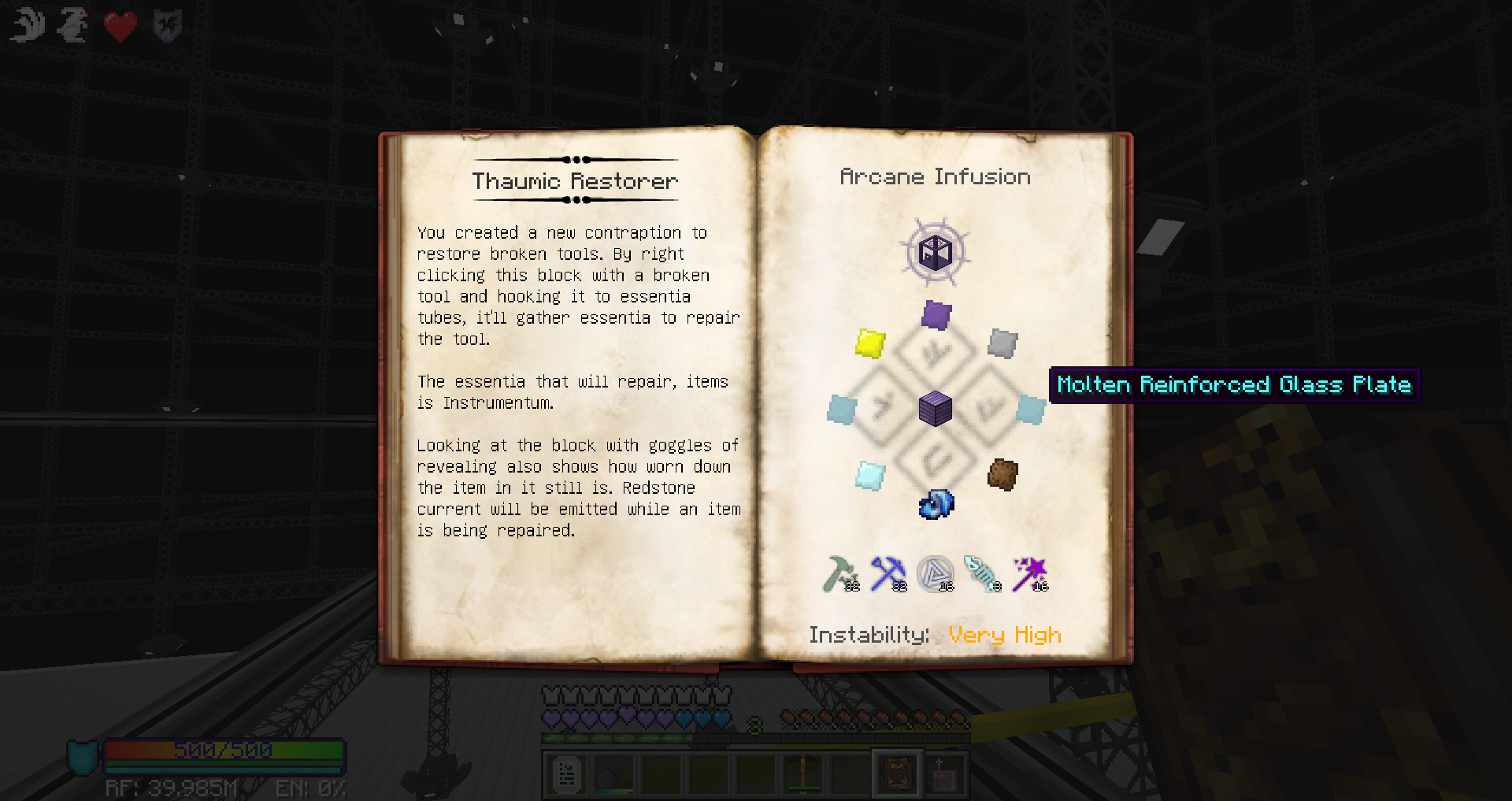Click the infusion matrix icon atop the recipe diagram
Image resolution: width=1512 pixels, height=801 pixels.
click(x=936, y=253)
